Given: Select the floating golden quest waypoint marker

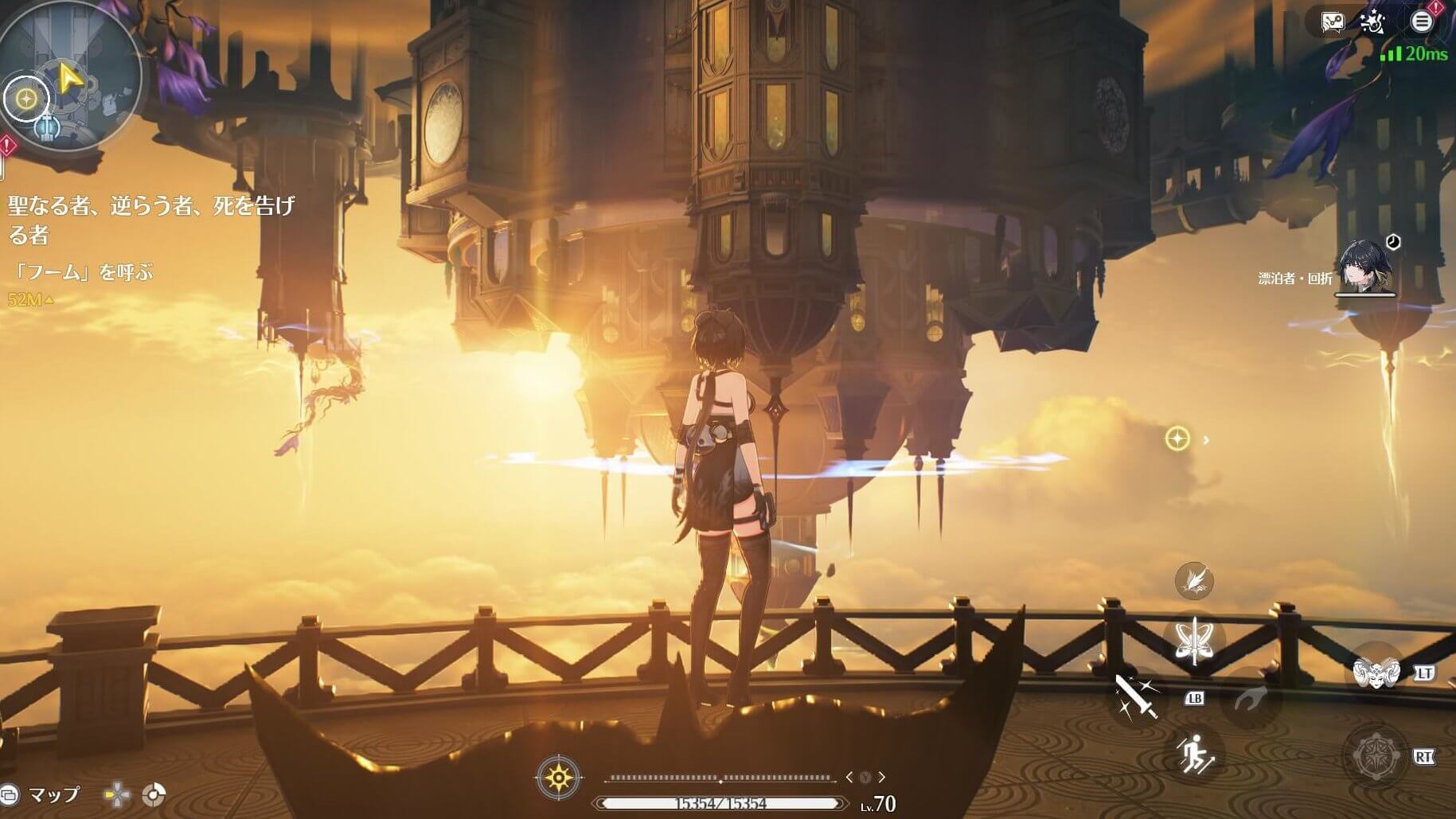Looking at the screenshot, I should click(x=1177, y=439).
